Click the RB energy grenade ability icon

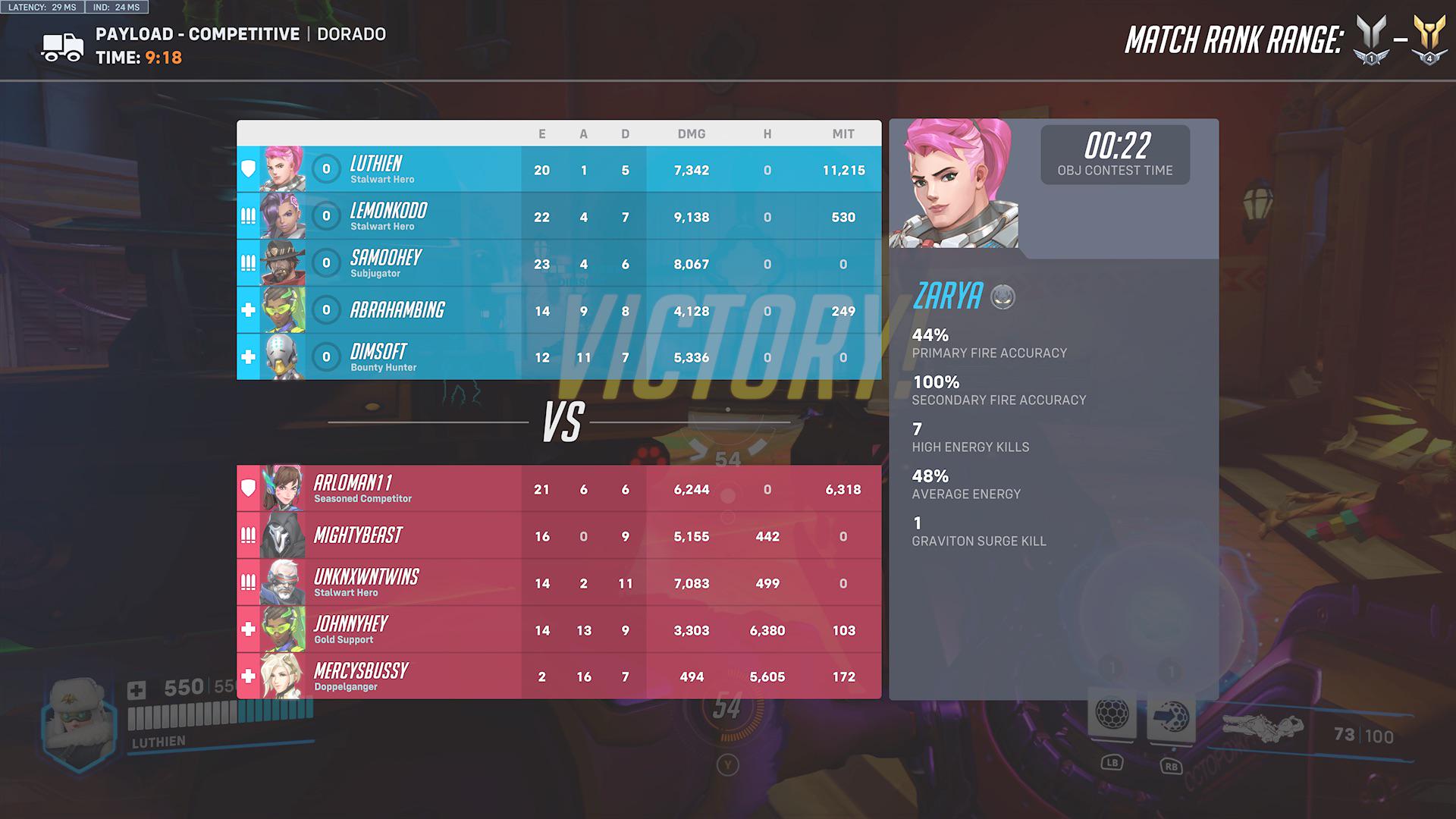click(x=1174, y=716)
